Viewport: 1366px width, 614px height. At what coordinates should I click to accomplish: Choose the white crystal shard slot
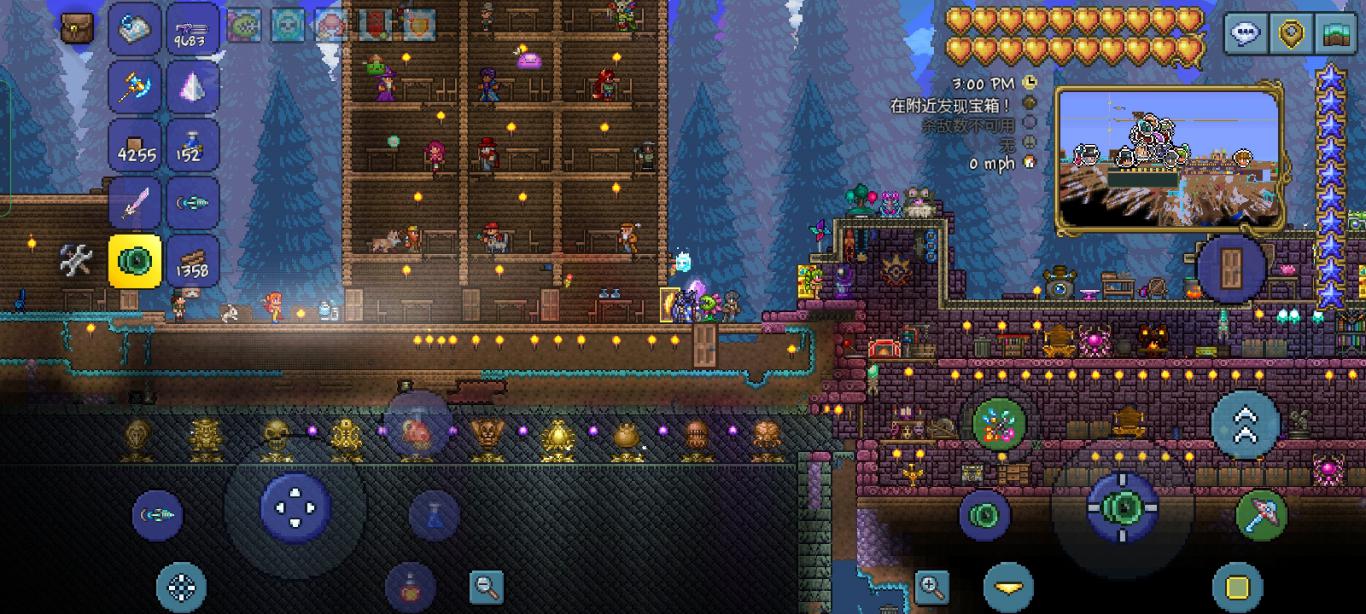(192, 87)
